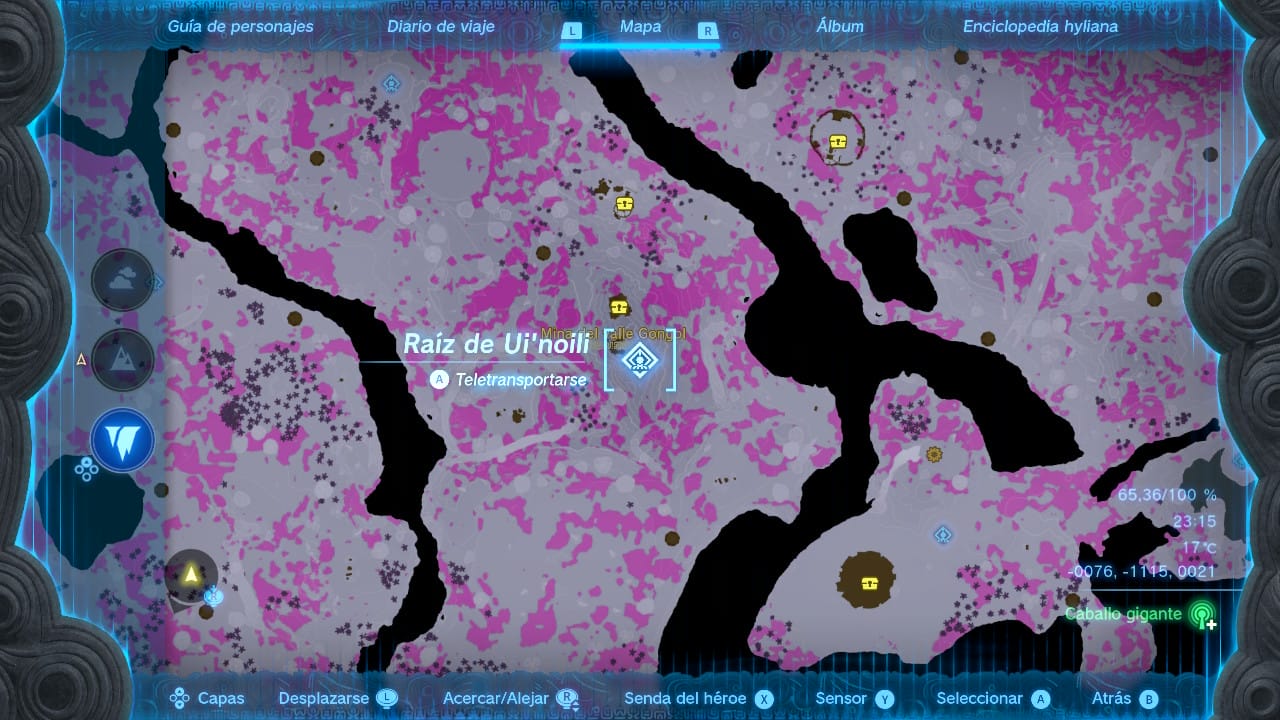Select the yellow player position arrow

(x=191, y=574)
